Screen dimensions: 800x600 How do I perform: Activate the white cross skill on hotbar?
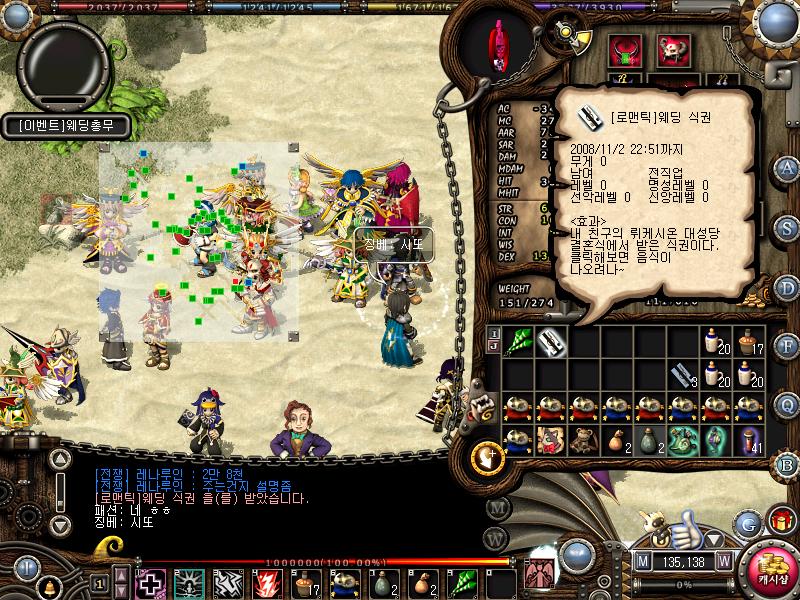pyautogui.click(x=150, y=583)
